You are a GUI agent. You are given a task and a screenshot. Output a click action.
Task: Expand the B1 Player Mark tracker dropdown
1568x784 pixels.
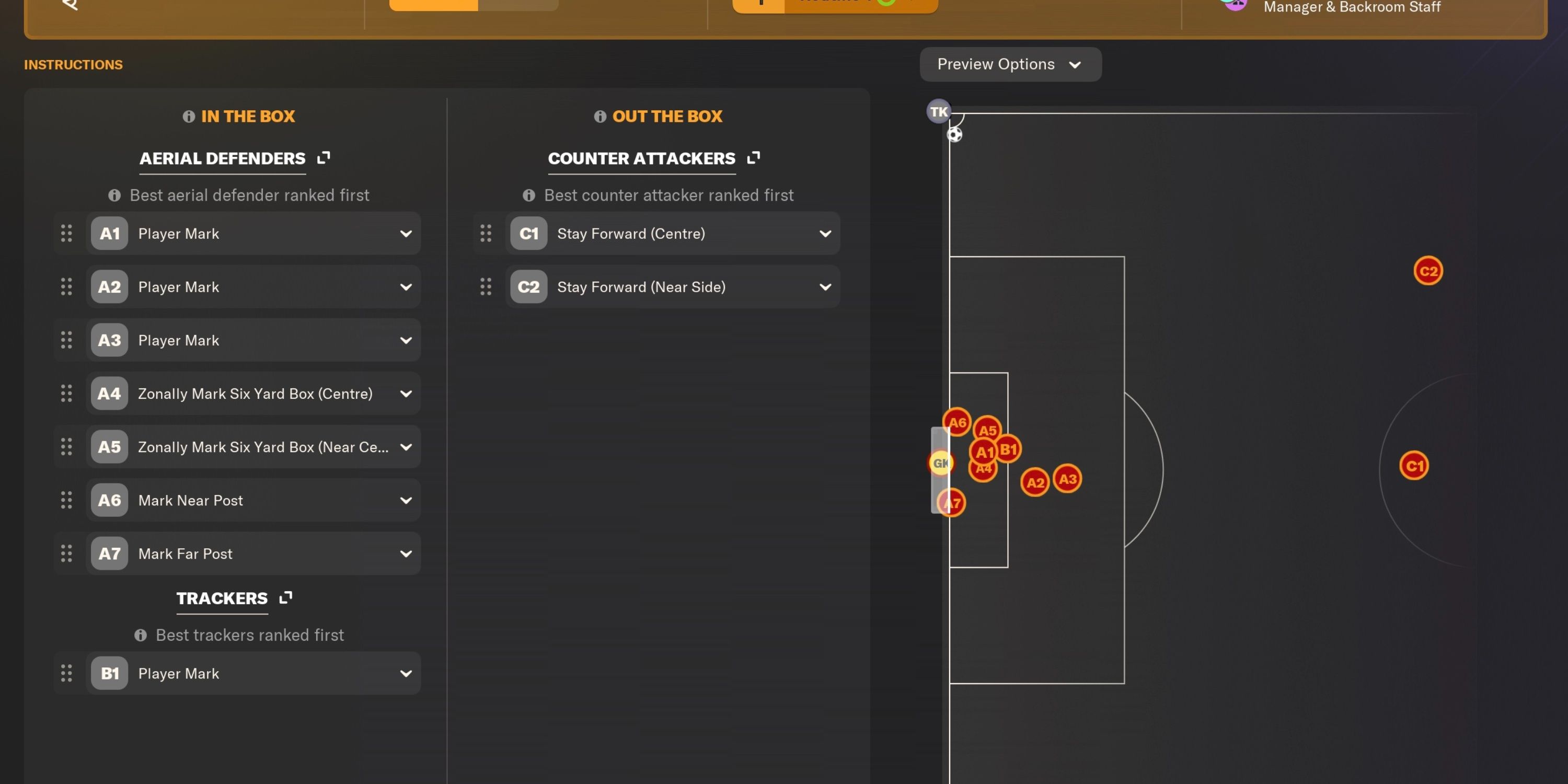tap(407, 673)
